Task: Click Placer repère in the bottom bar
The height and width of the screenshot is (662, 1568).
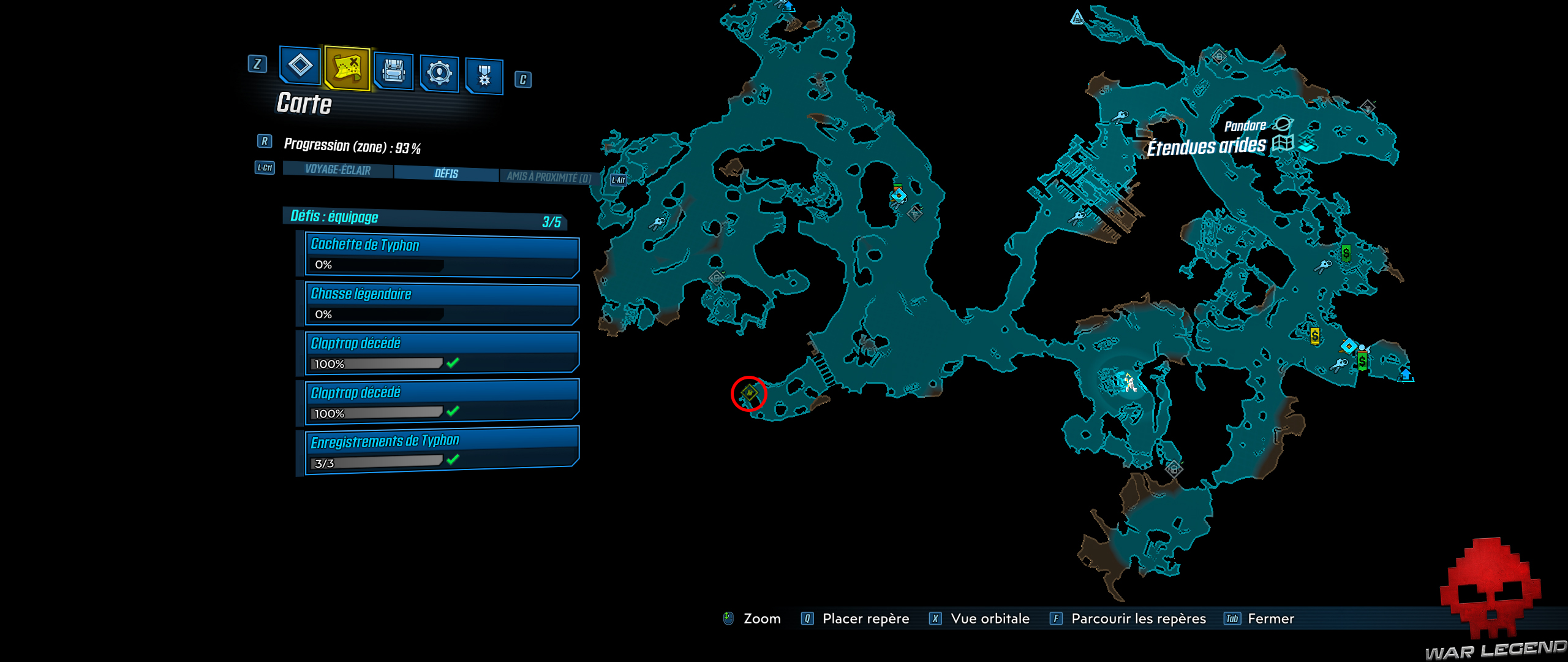Action: (x=867, y=618)
